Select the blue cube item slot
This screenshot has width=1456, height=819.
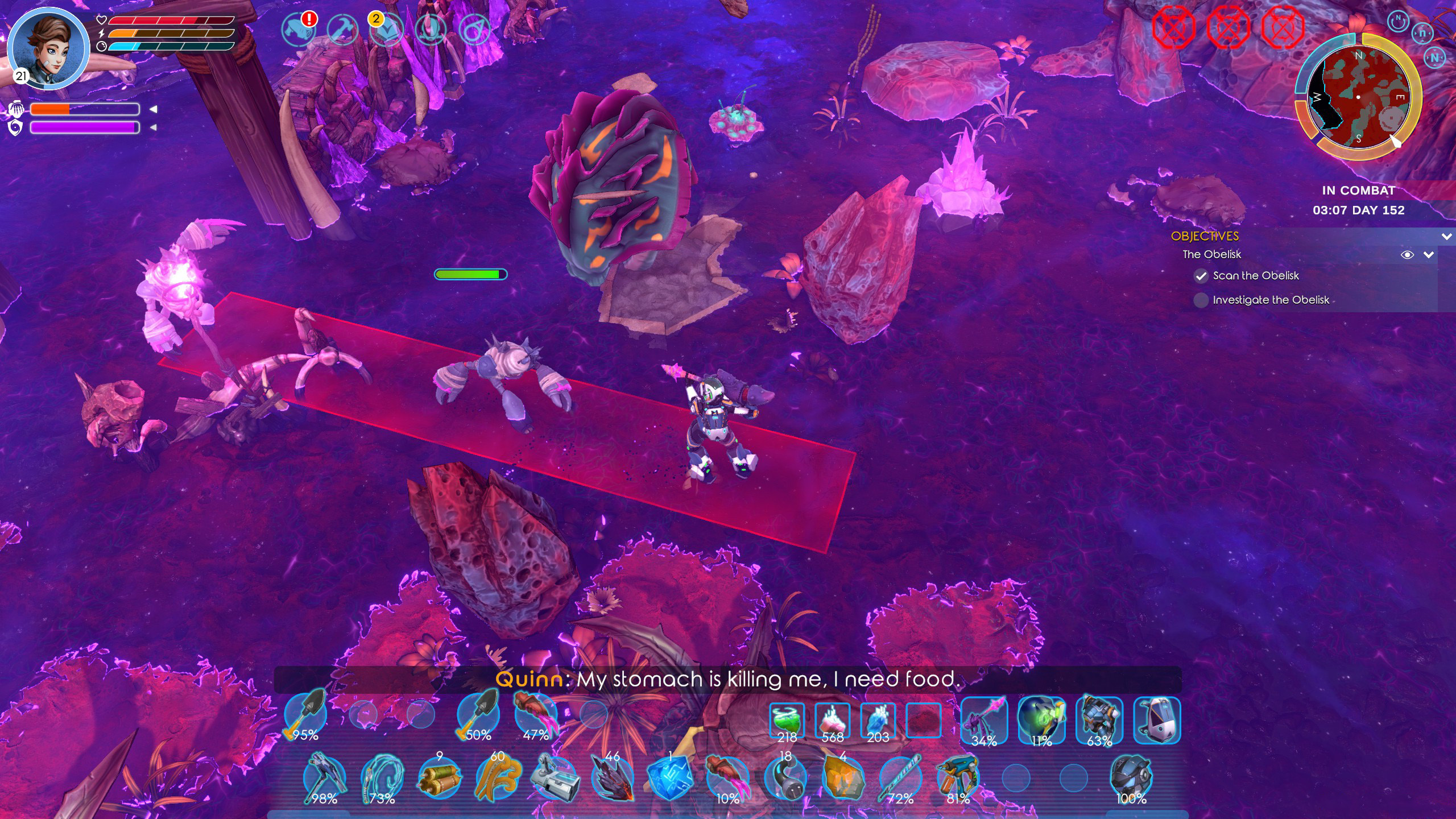click(670, 778)
